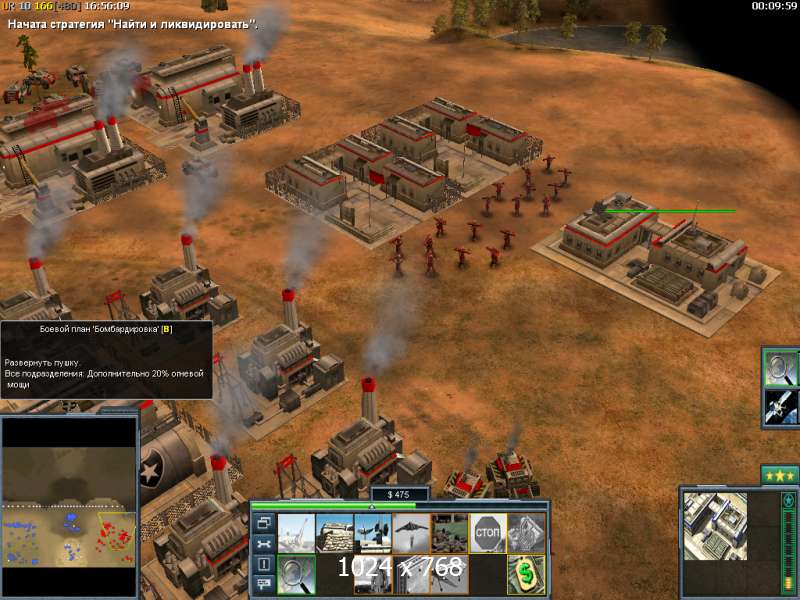Choose the sandbag bunker battle plan icon
The width and height of the screenshot is (800, 600).
click(x=334, y=533)
